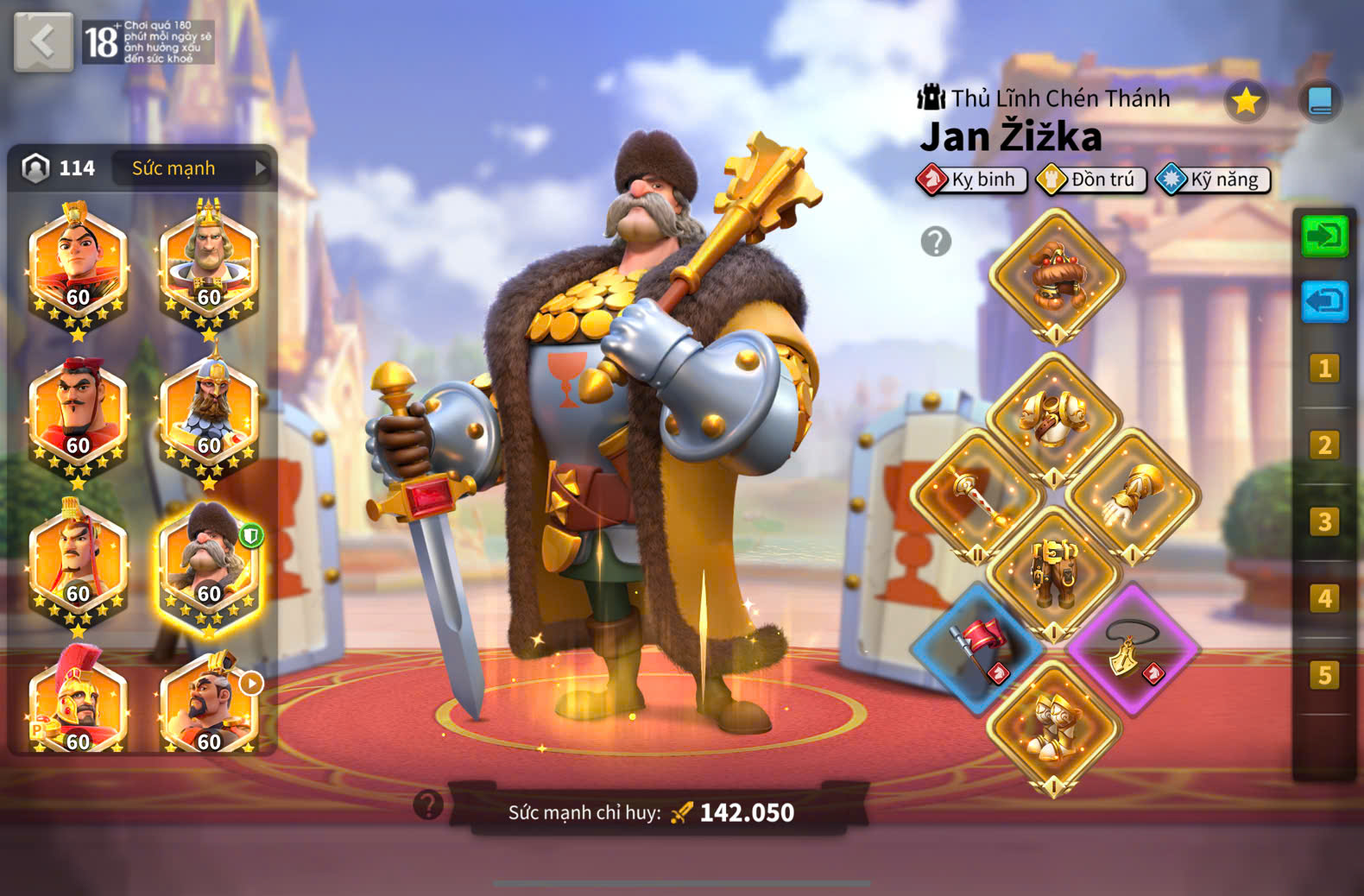
Task: Select the leg armor equipment slot
Action: pyautogui.click(x=1053, y=571)
